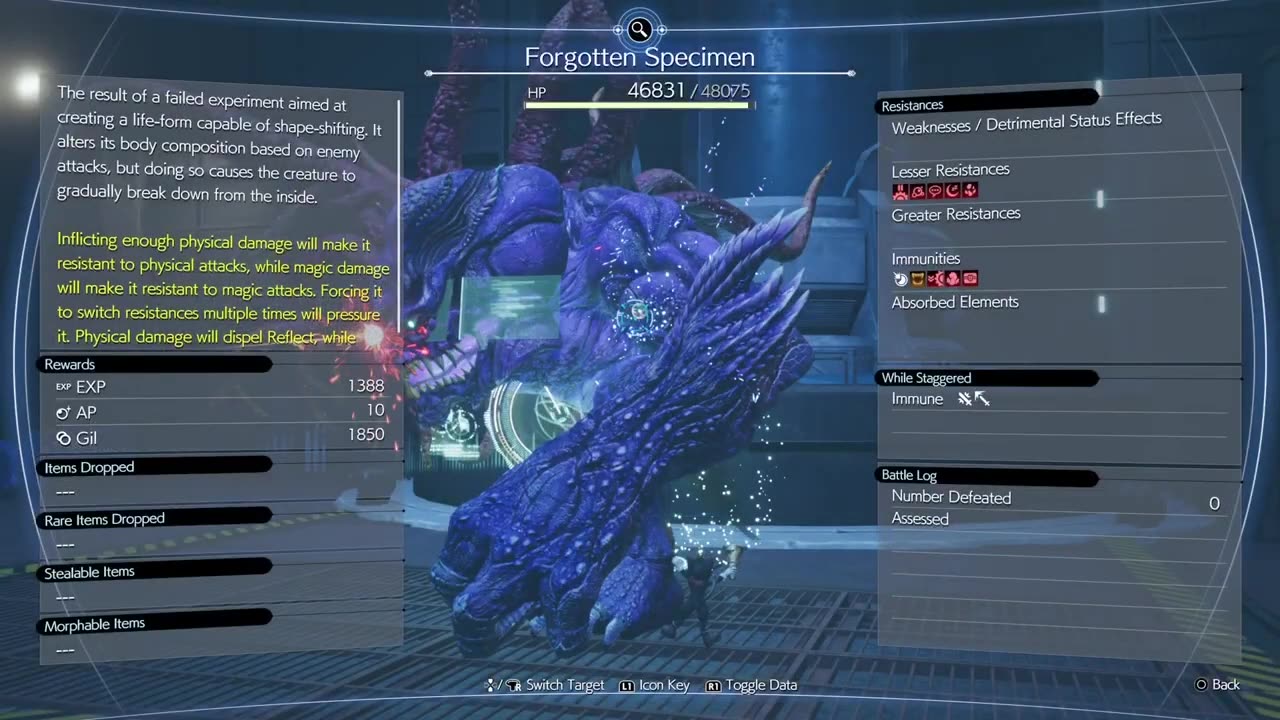Select the clock-shaped immunity icon
The image size is (1280, 720).
900,280
